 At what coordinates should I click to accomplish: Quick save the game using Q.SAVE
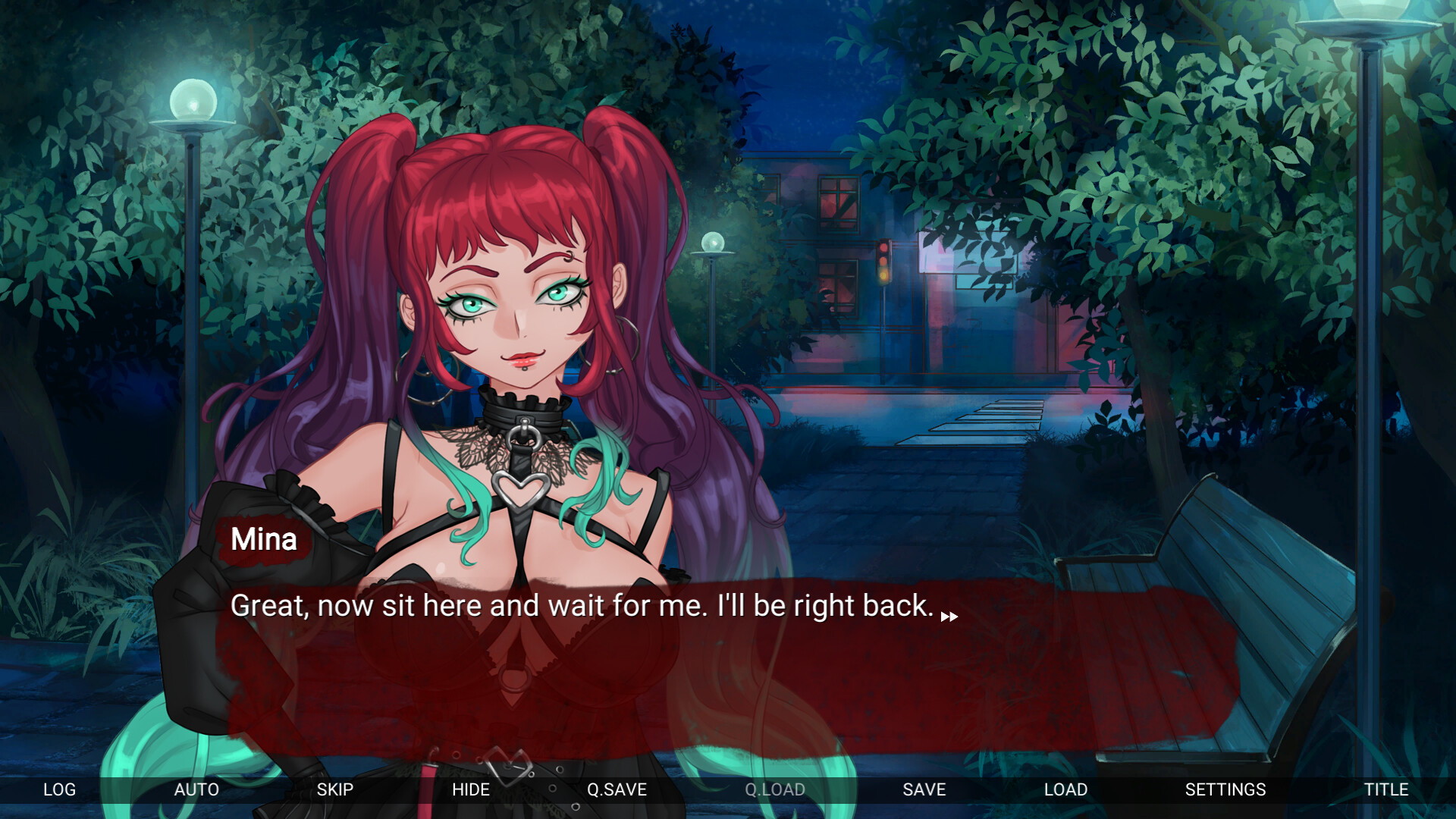pyautogui.click(x=617, y=789)
